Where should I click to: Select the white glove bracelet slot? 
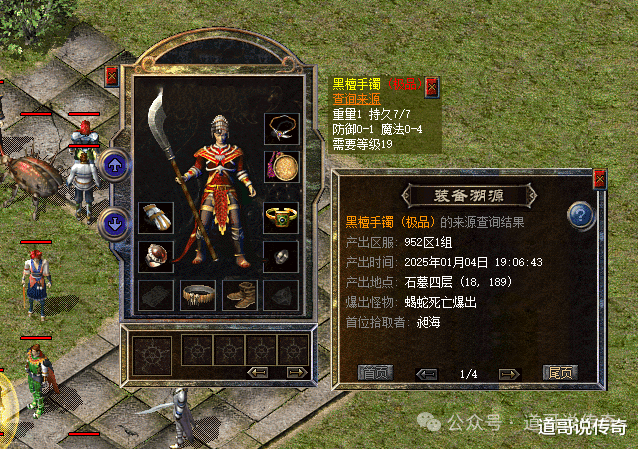[x=156, y=217]
